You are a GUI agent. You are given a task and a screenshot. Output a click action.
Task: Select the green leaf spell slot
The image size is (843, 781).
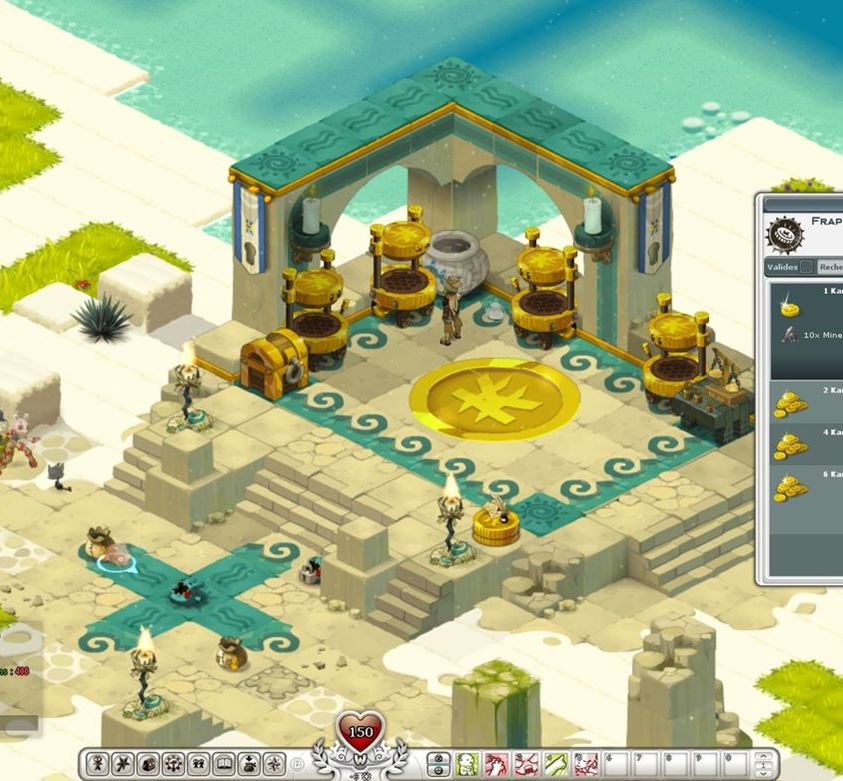(556, 765)
